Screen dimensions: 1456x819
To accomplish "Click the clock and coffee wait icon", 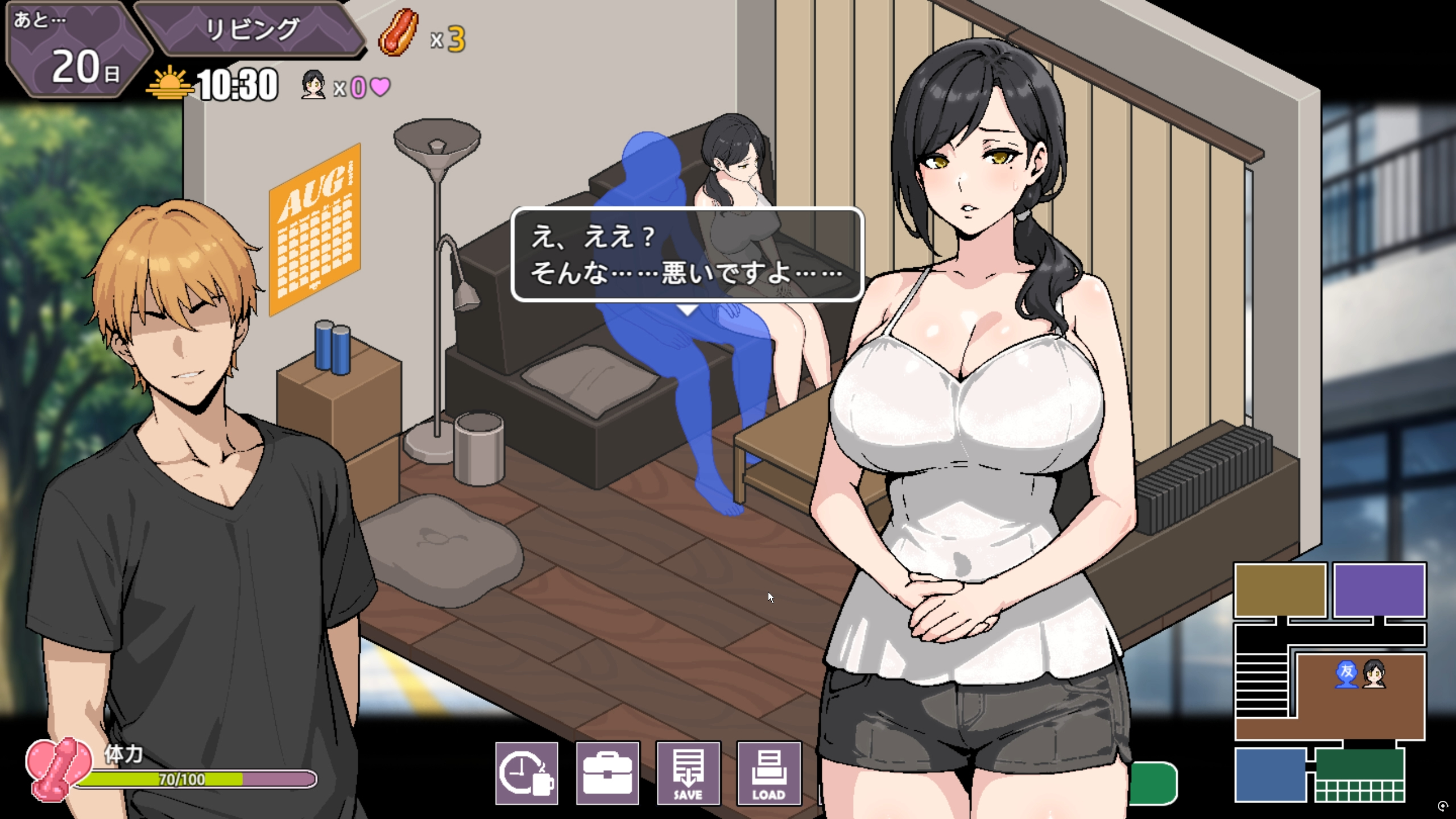I will pos(526,773).
